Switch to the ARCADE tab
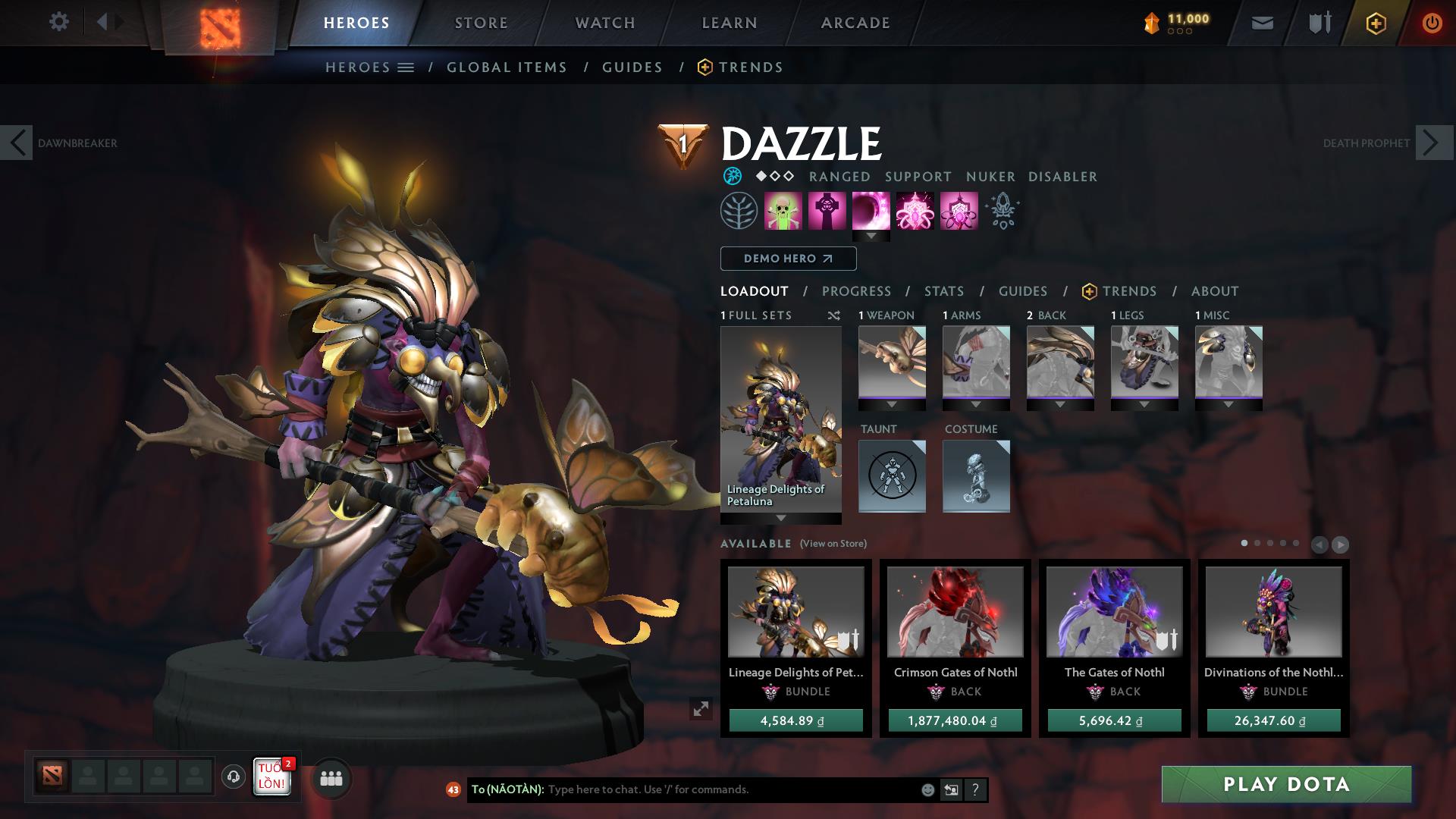 (x=855, y=22)
